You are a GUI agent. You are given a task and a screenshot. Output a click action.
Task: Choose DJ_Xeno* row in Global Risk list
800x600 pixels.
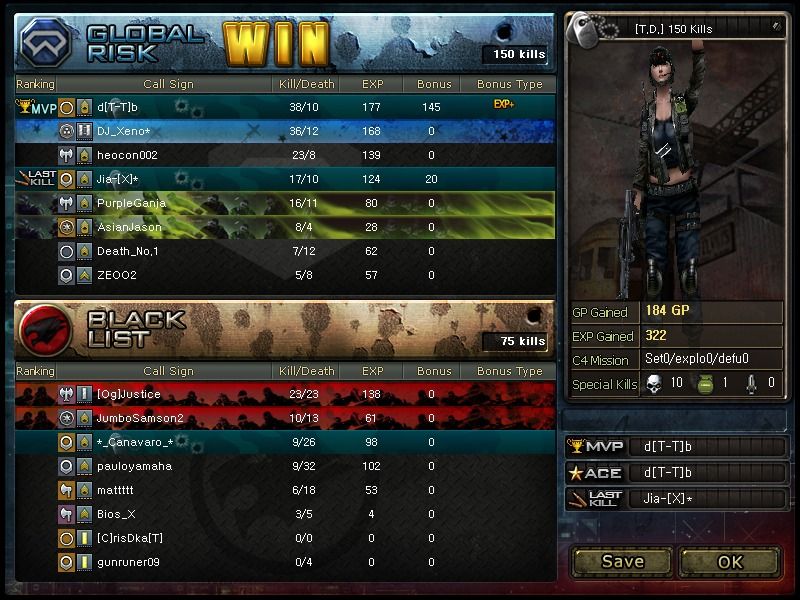pos(285,131)
